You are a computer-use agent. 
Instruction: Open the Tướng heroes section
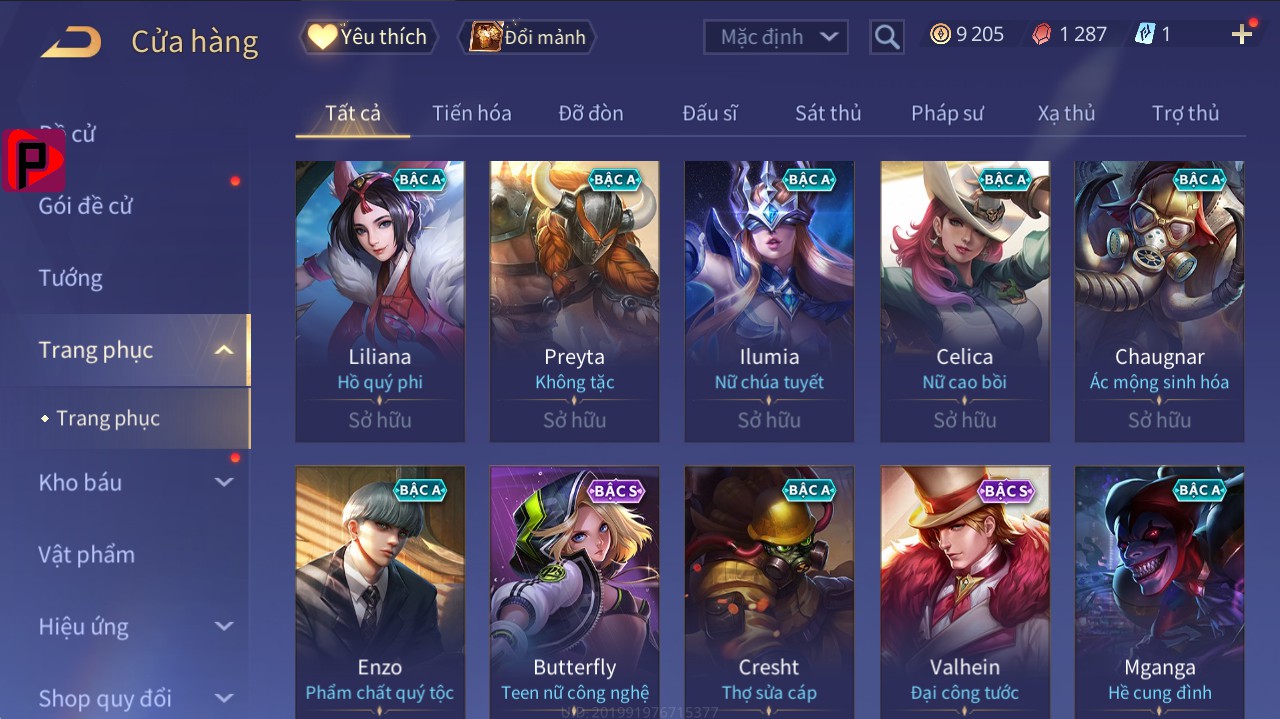(71, 278)
